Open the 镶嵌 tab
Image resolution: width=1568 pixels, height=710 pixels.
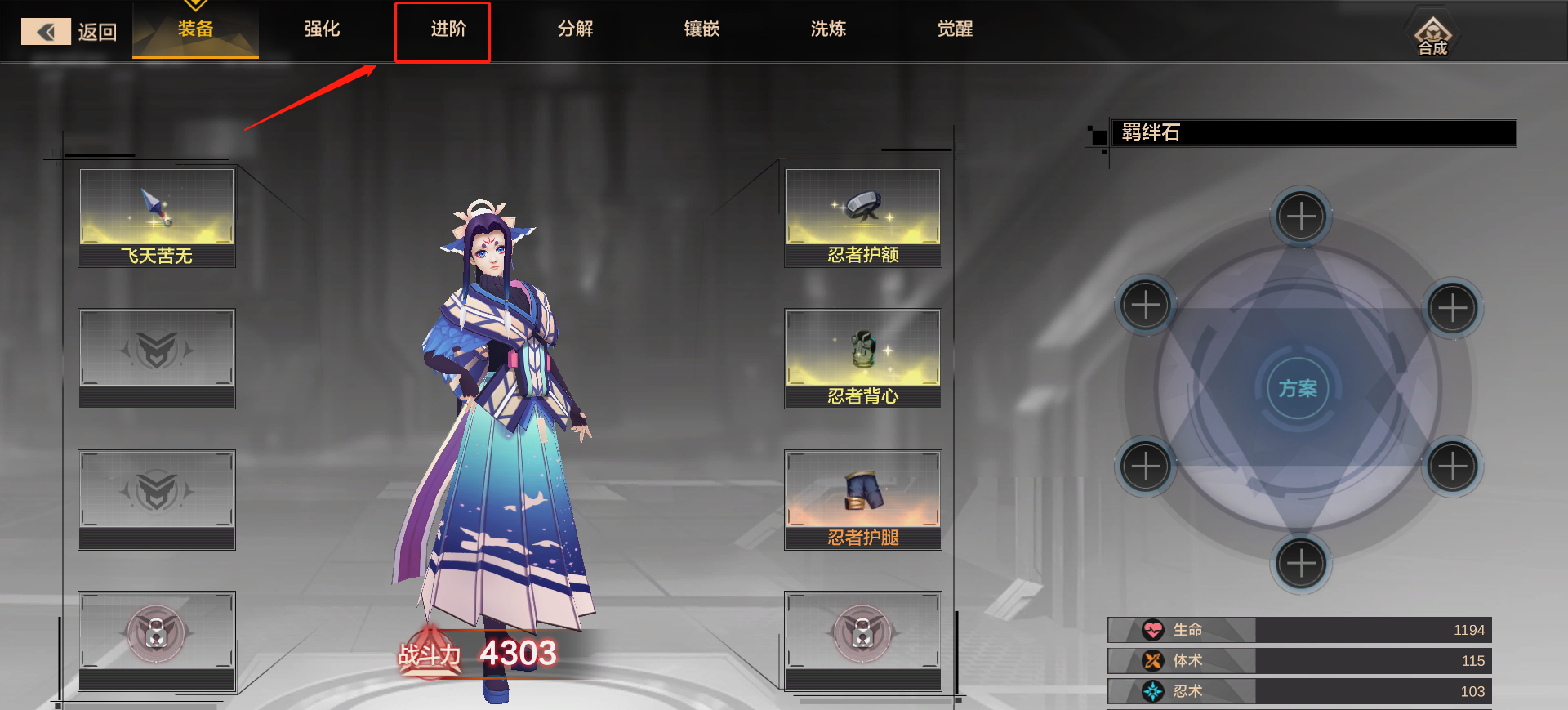coord(702,29)
